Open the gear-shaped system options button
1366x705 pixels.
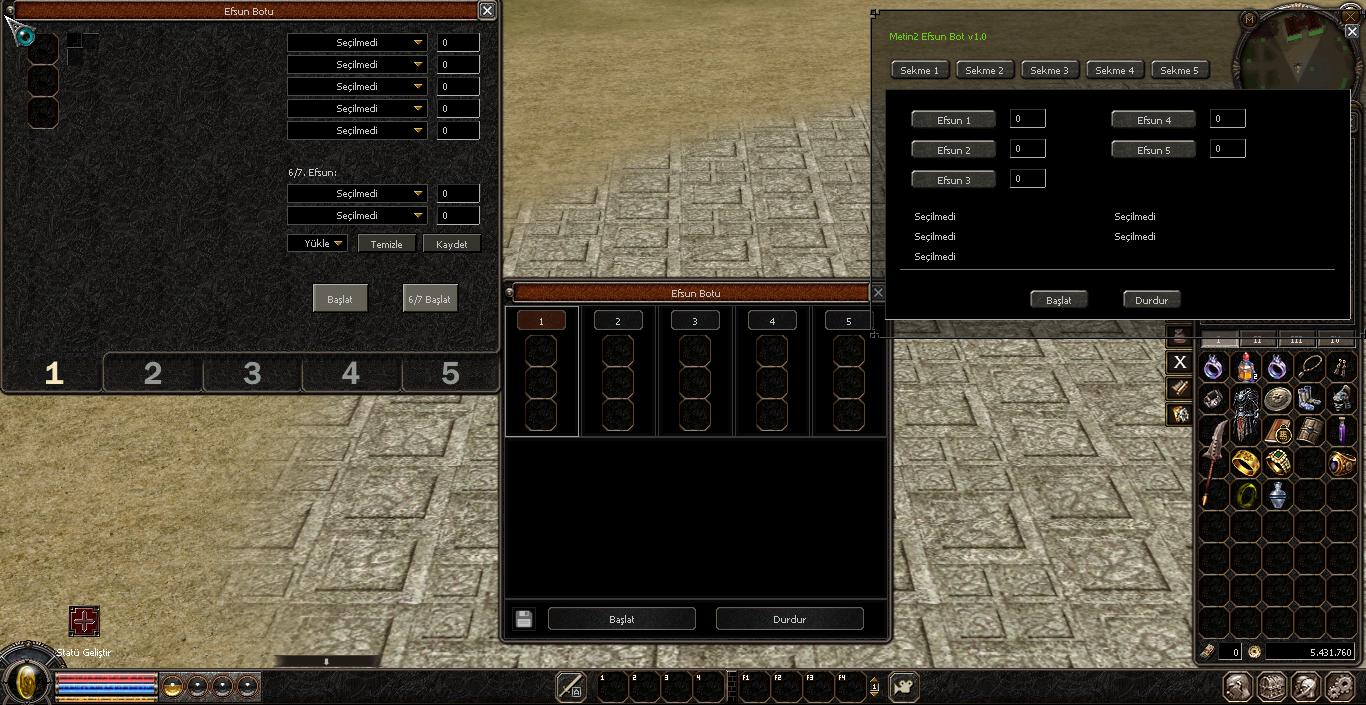click(1339, 686)
